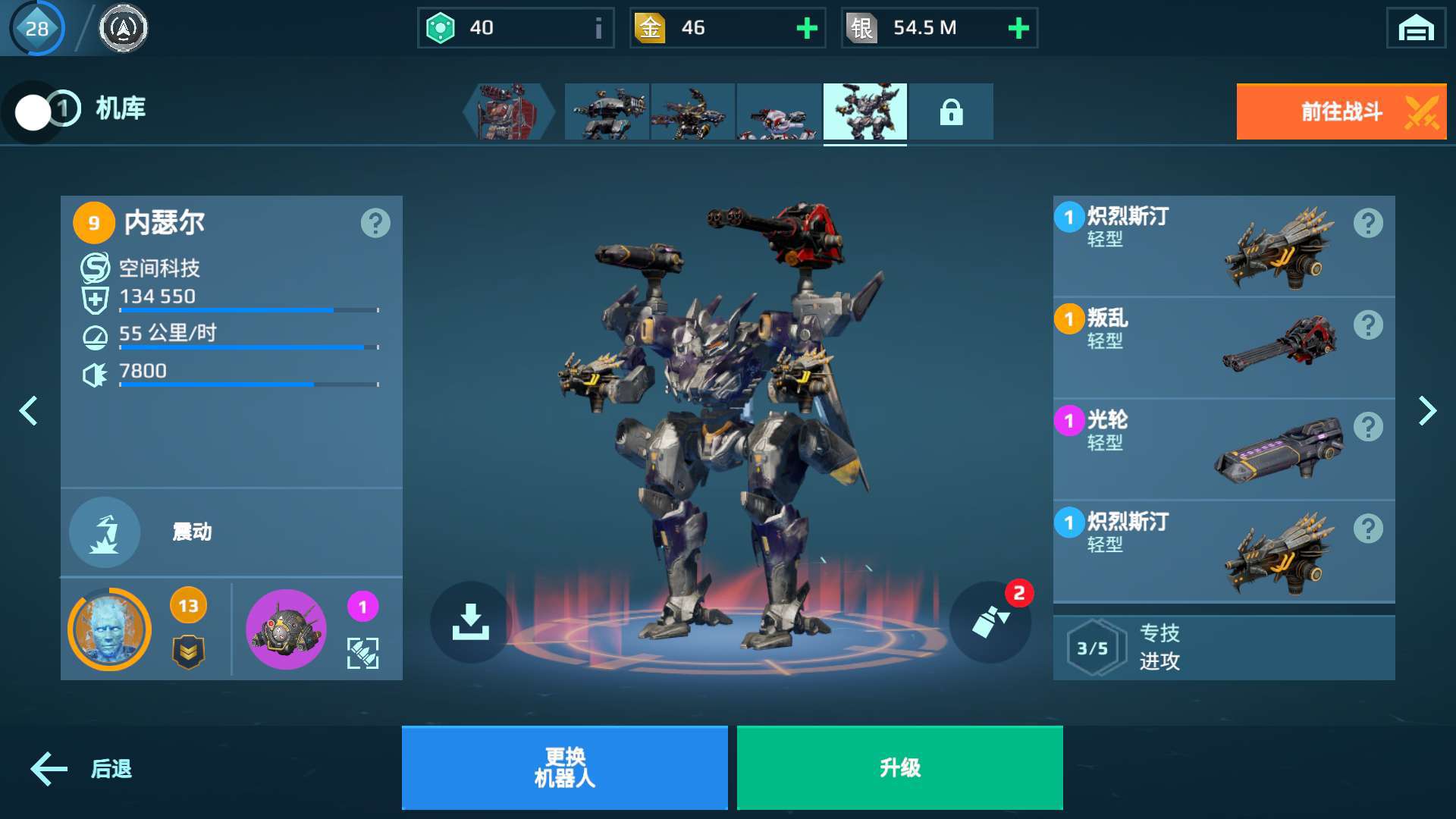Open the purple drone slot

point(286,629)
